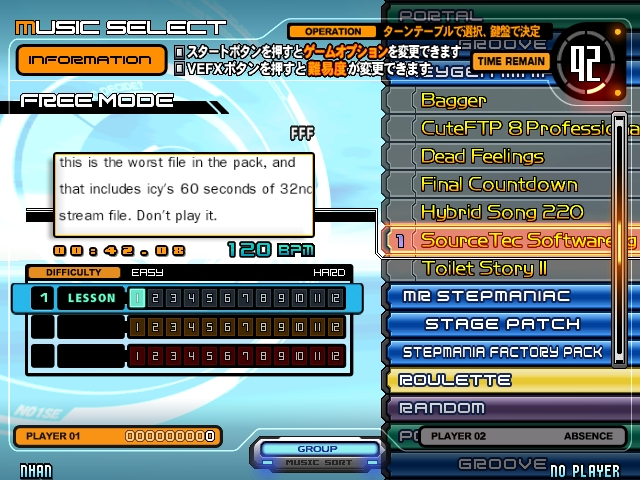The image size is (640, 480).
Task: Choose Hybrid Song 220
Action: pos(501,212)
